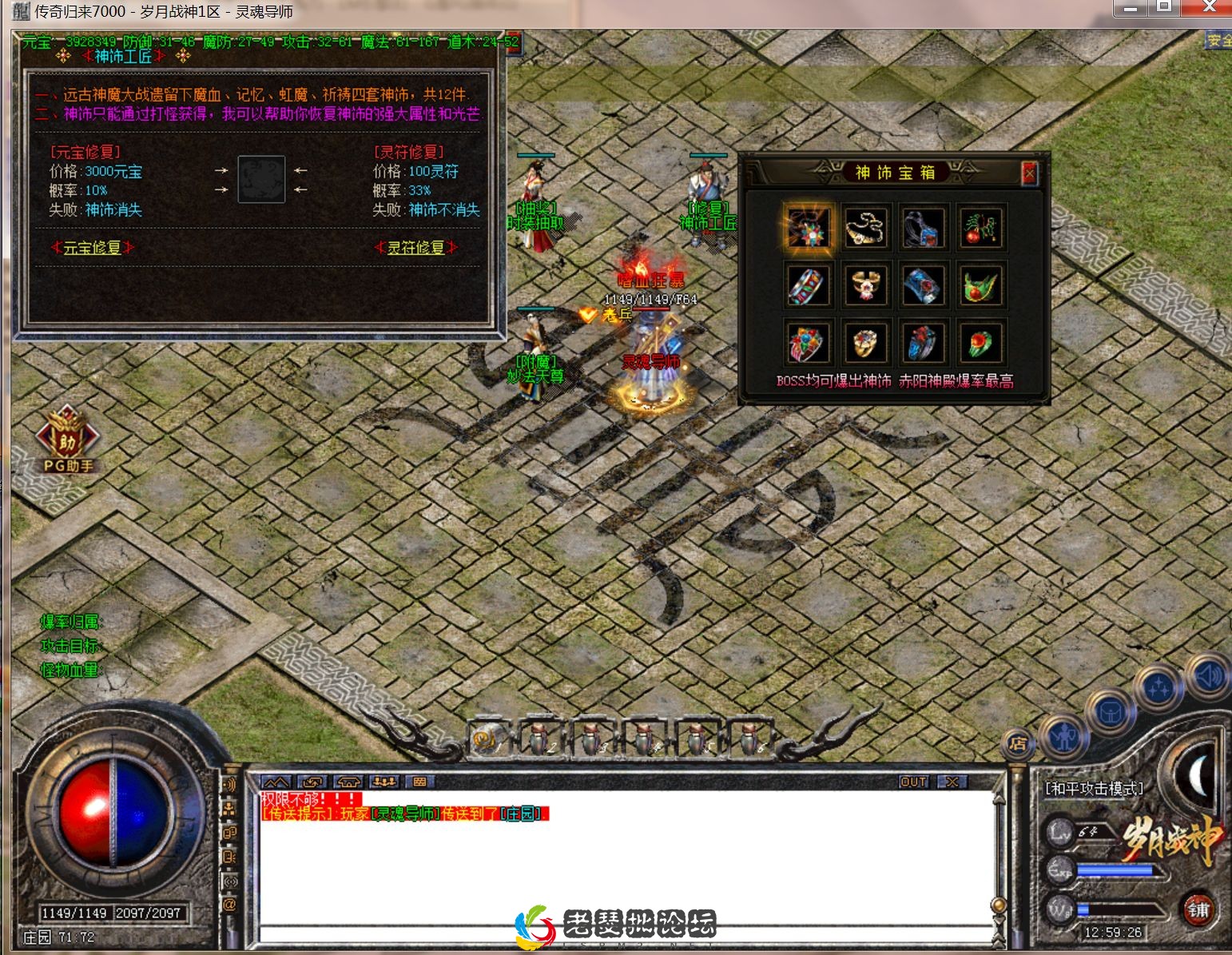The height and width of the screenshot is (955, 1232).
Task: Toggle sound with the speaker icon
Action: point(1207,676)
